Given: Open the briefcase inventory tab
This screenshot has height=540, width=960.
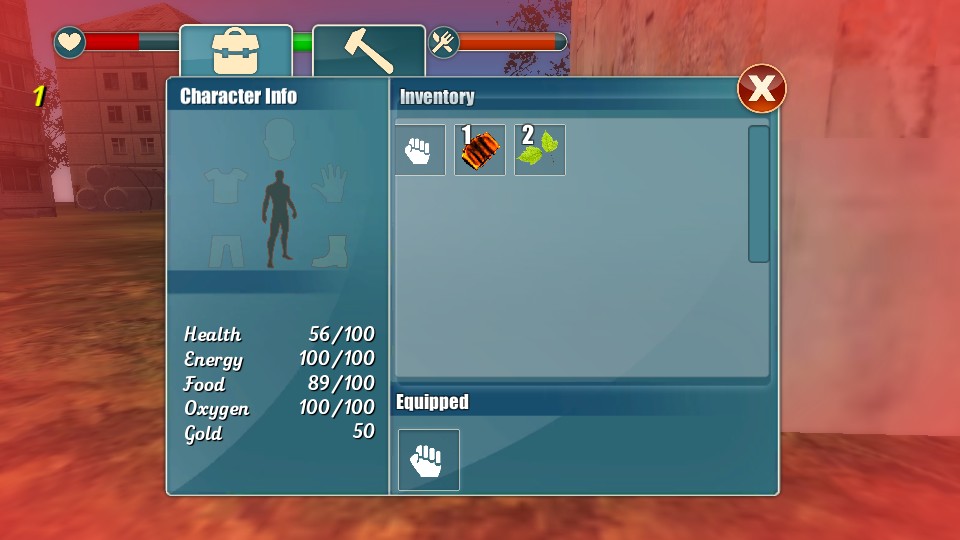Looking at the screenshot, I should 236,51.
